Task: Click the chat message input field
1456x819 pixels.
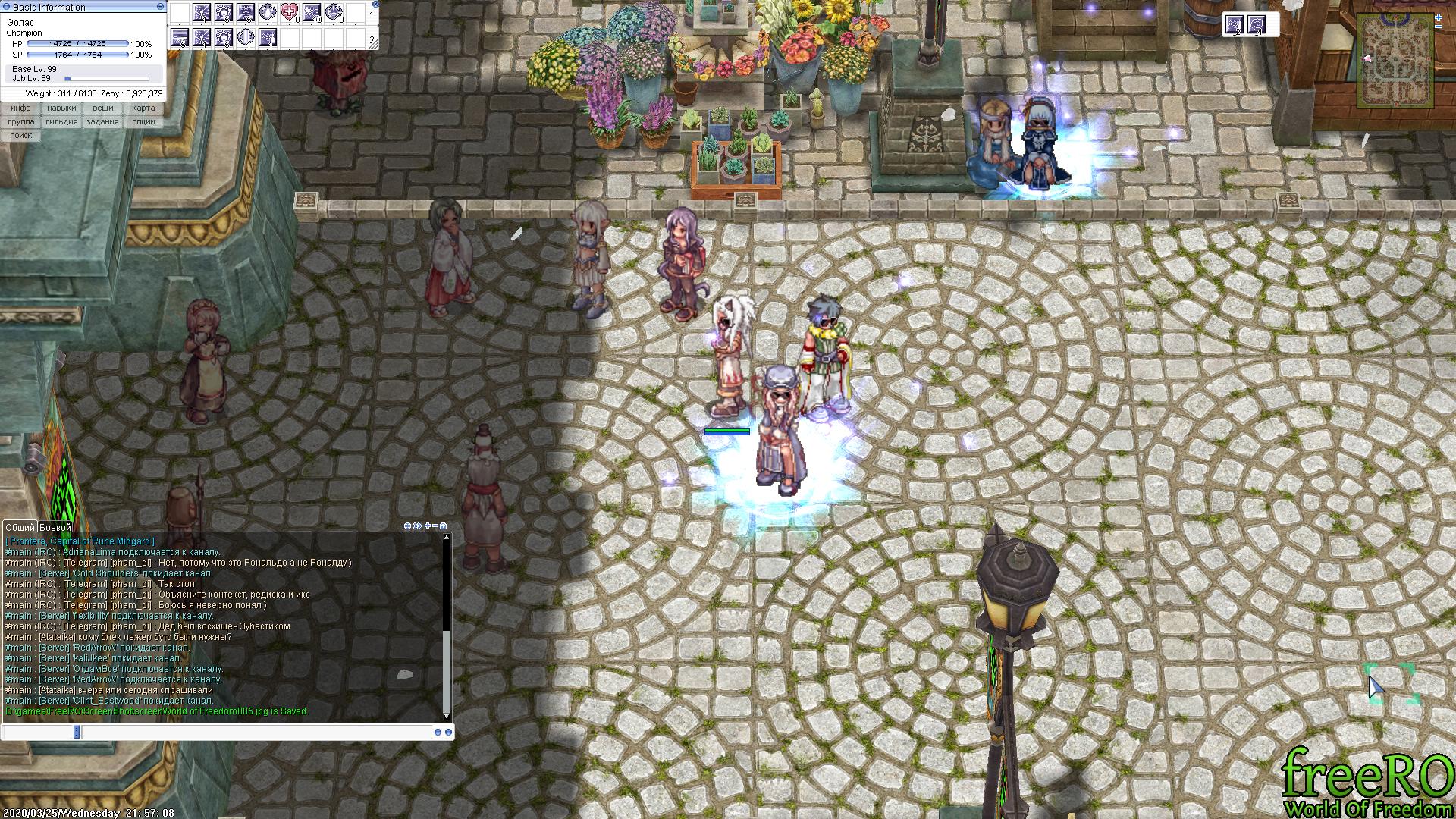Action: click(x=227, y=732)
